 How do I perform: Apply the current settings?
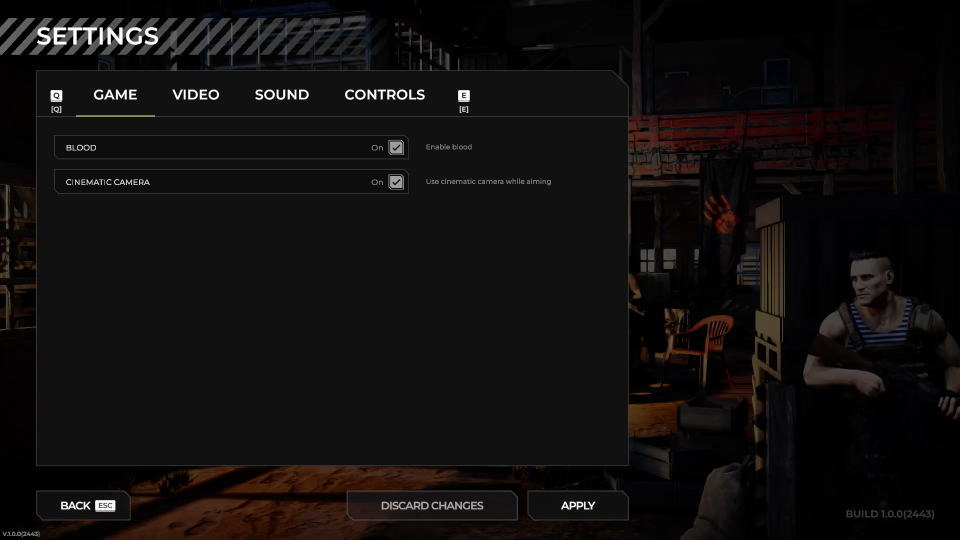coord(578,506)
